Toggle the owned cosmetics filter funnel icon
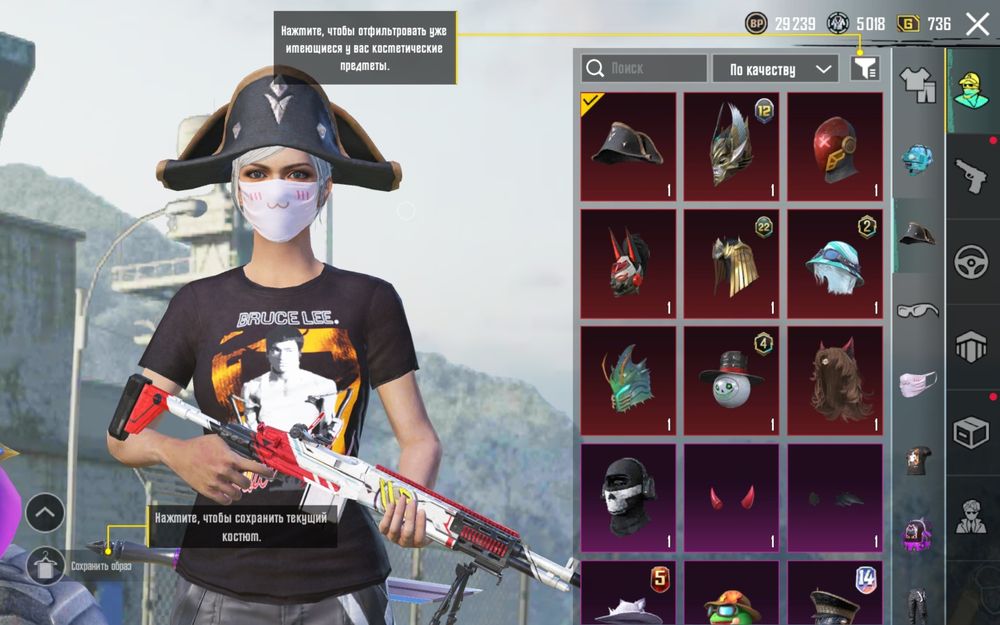The width and height of the screenshot is (1000, 625). (865, 68)
